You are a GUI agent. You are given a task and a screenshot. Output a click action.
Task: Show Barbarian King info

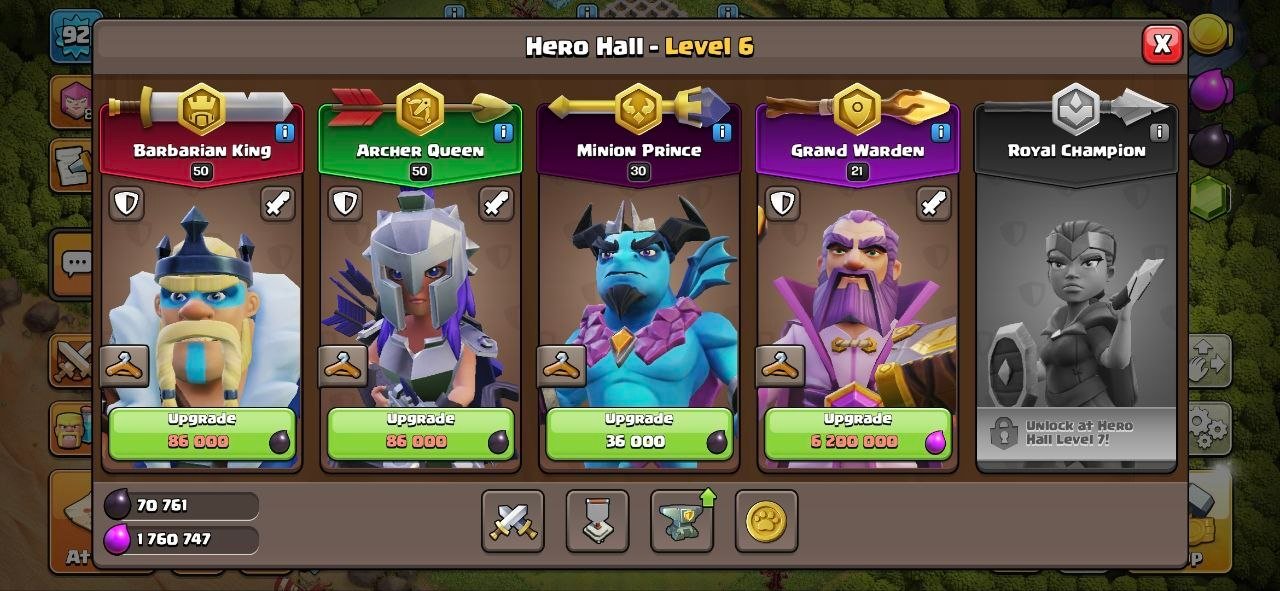(x=284, y=132)
